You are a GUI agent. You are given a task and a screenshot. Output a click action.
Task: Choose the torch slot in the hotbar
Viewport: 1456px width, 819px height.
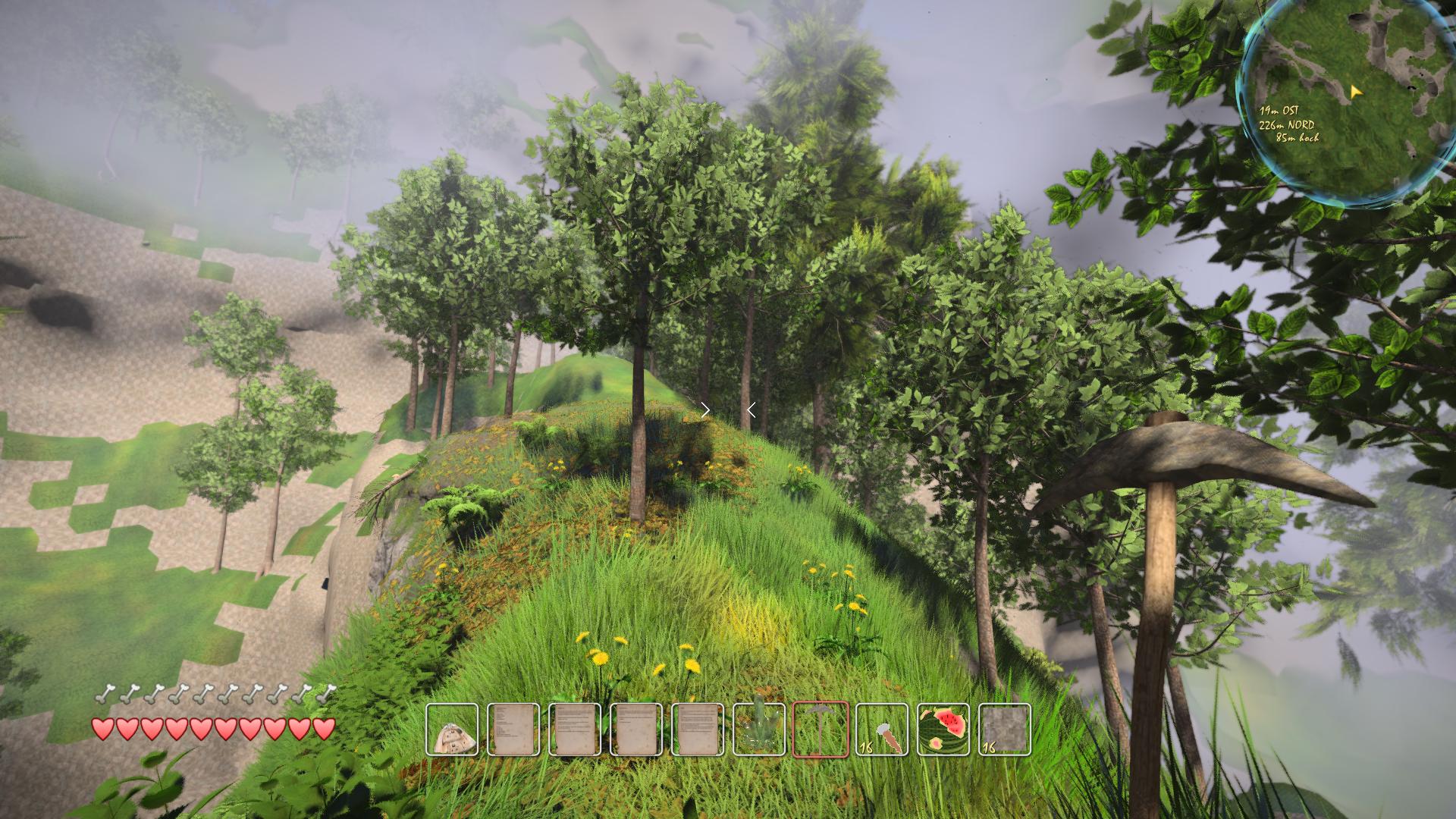tap(882, 730)
